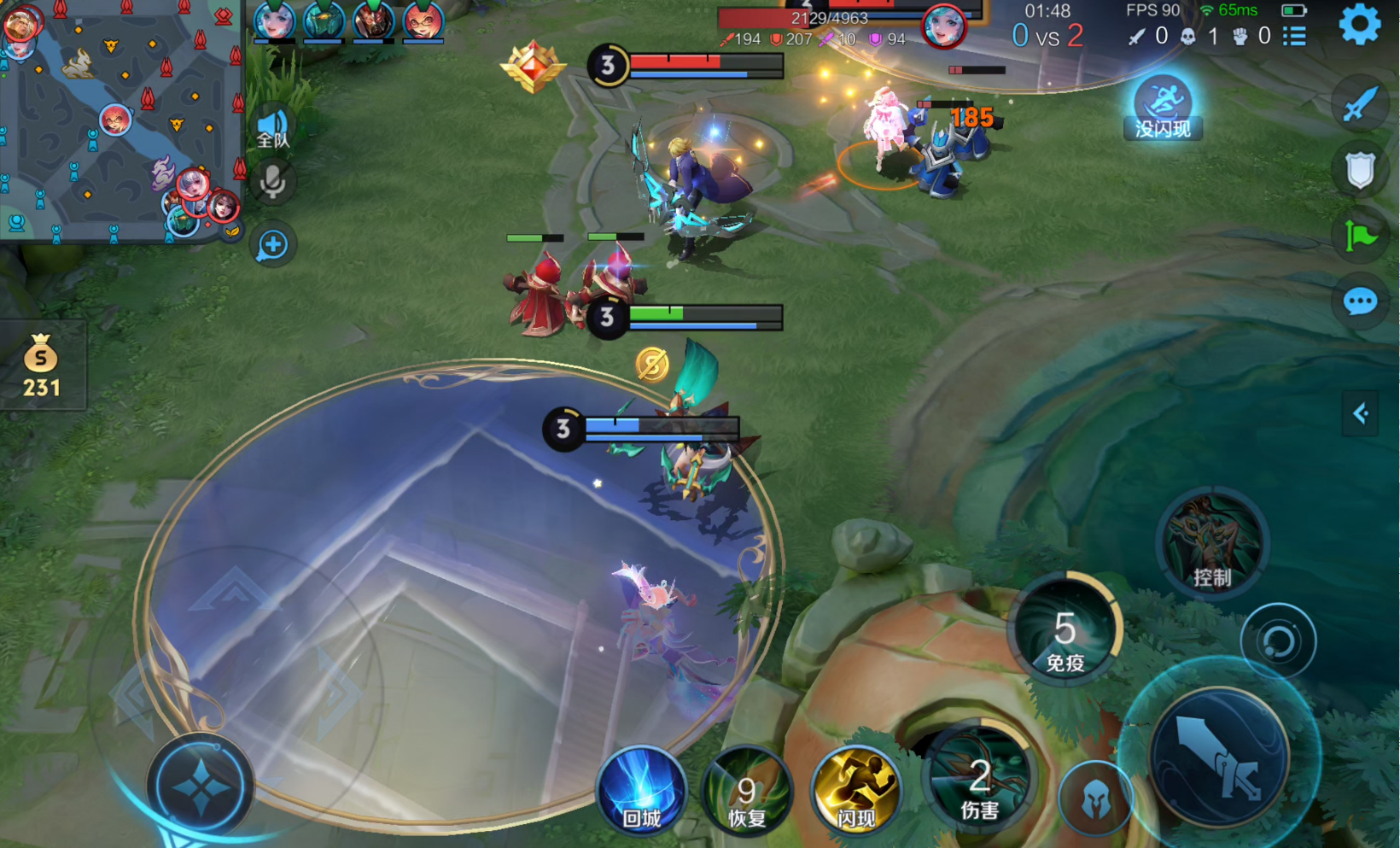Cast the Flash (闪现) summoner spell

tap(855, 791)
